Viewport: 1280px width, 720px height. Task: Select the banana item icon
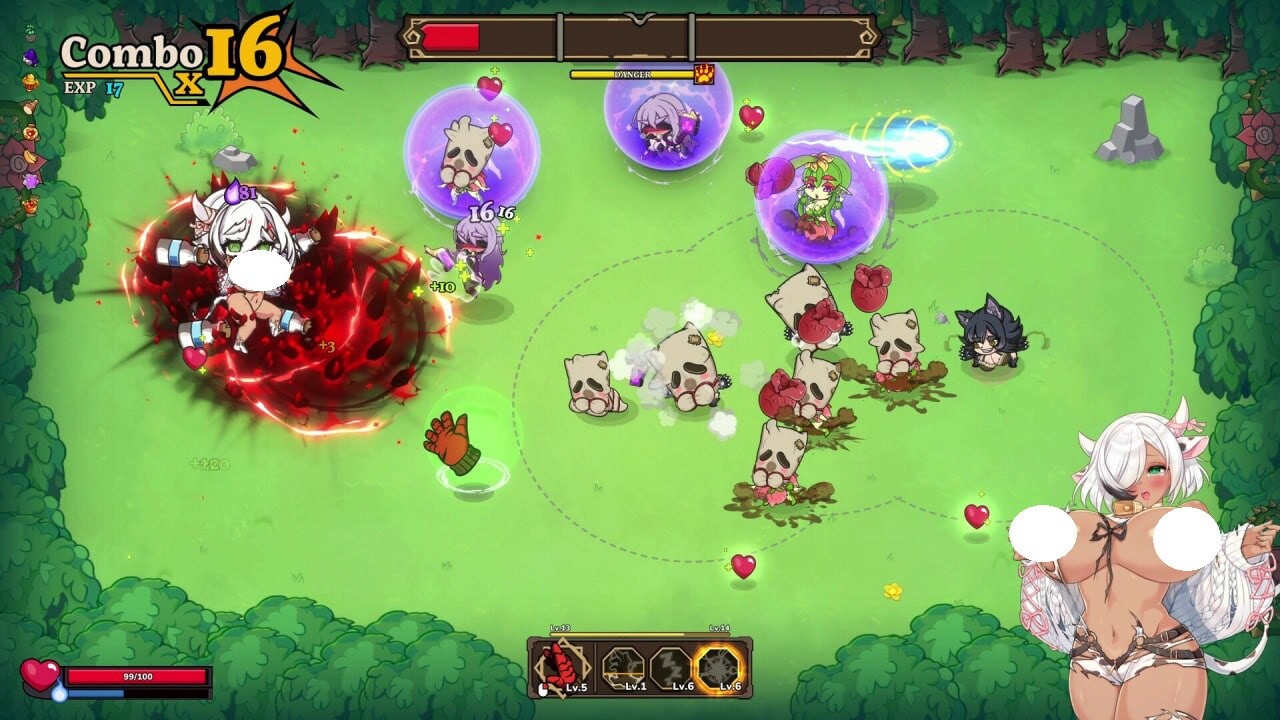tap(30, 156)
